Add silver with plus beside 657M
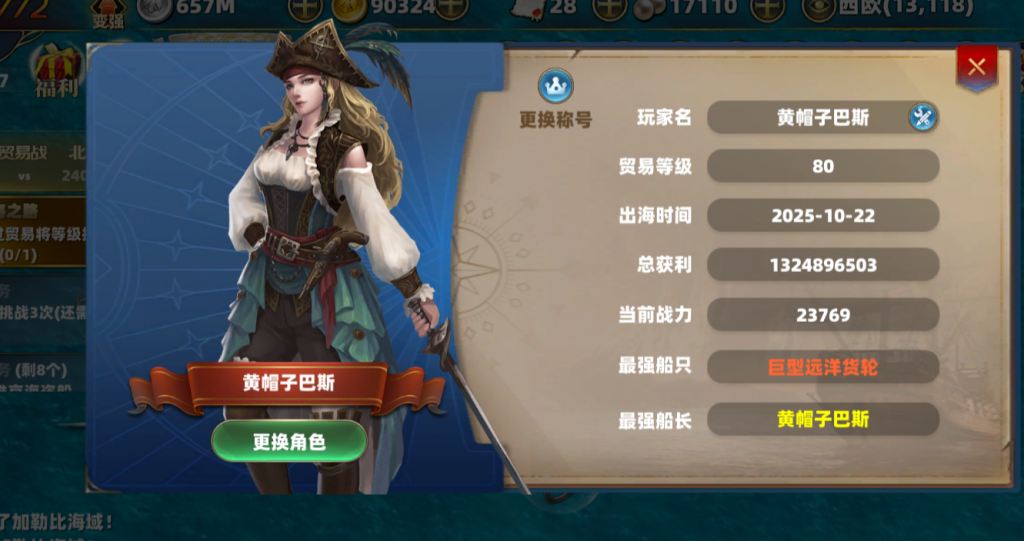1024x541 pixels. (304, 8)
